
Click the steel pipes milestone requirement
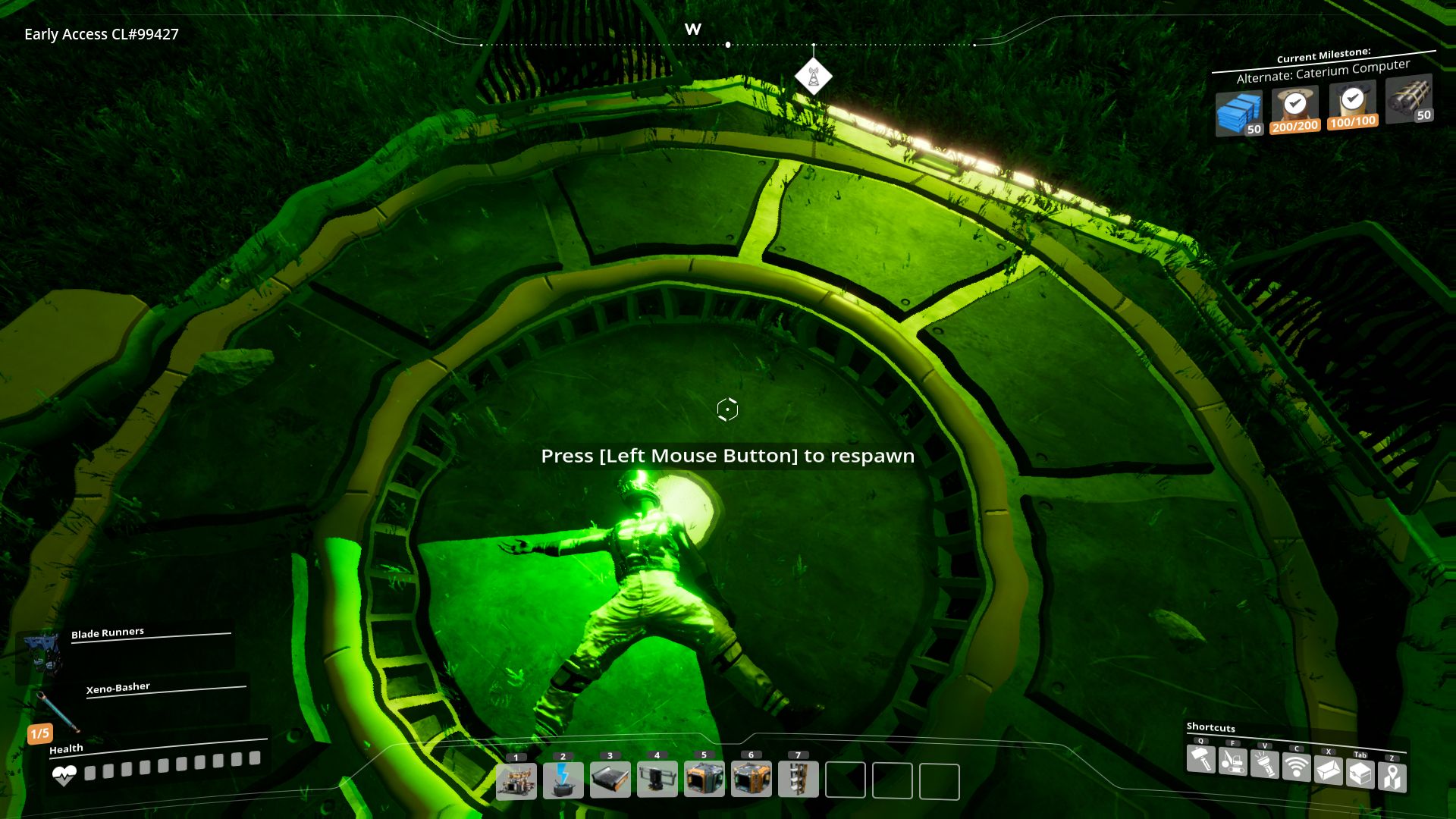point(1409,99)
